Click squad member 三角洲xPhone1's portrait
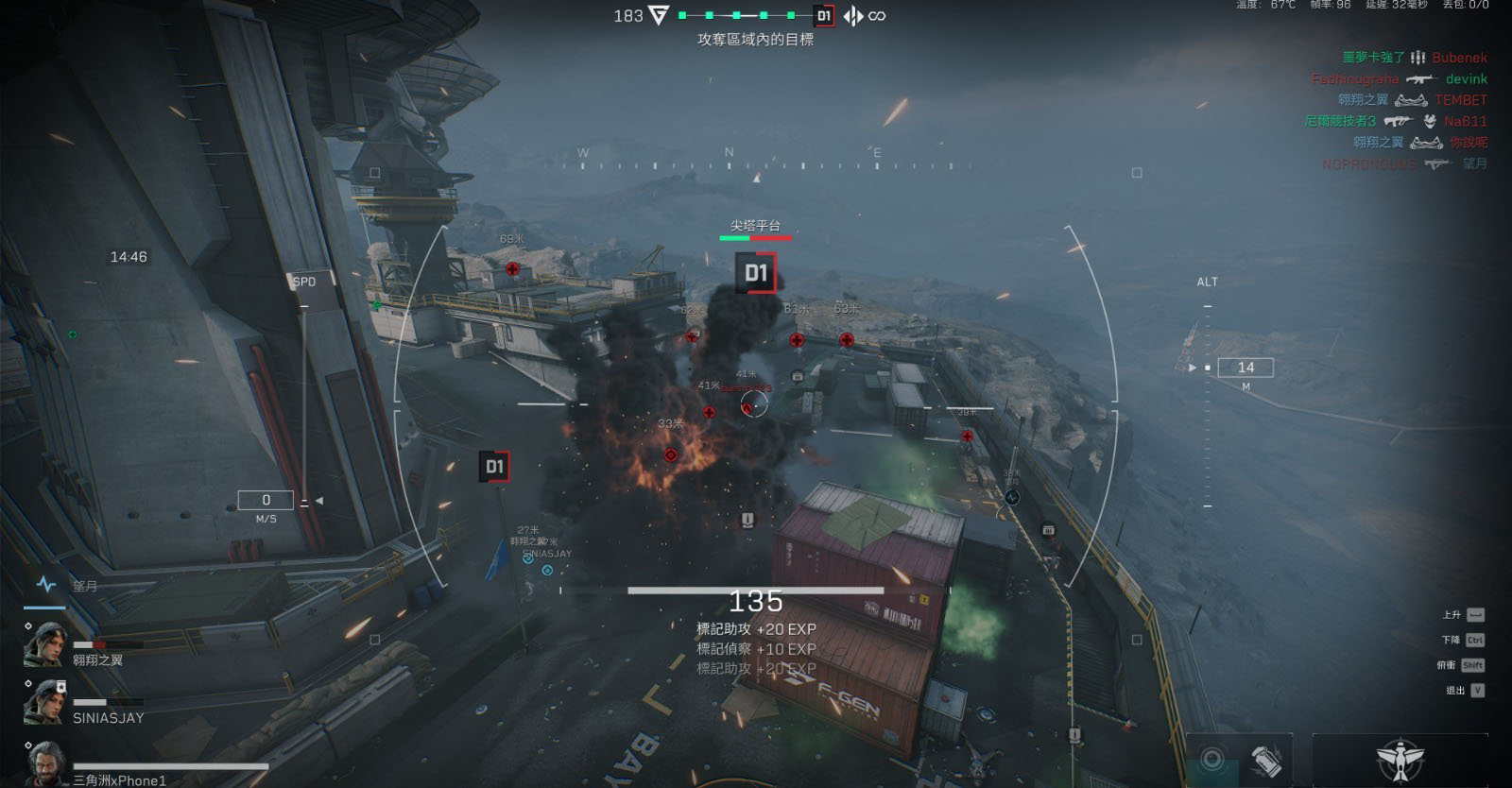The height and width of the screenshot is (788, 1512). (x=44, y=763)
